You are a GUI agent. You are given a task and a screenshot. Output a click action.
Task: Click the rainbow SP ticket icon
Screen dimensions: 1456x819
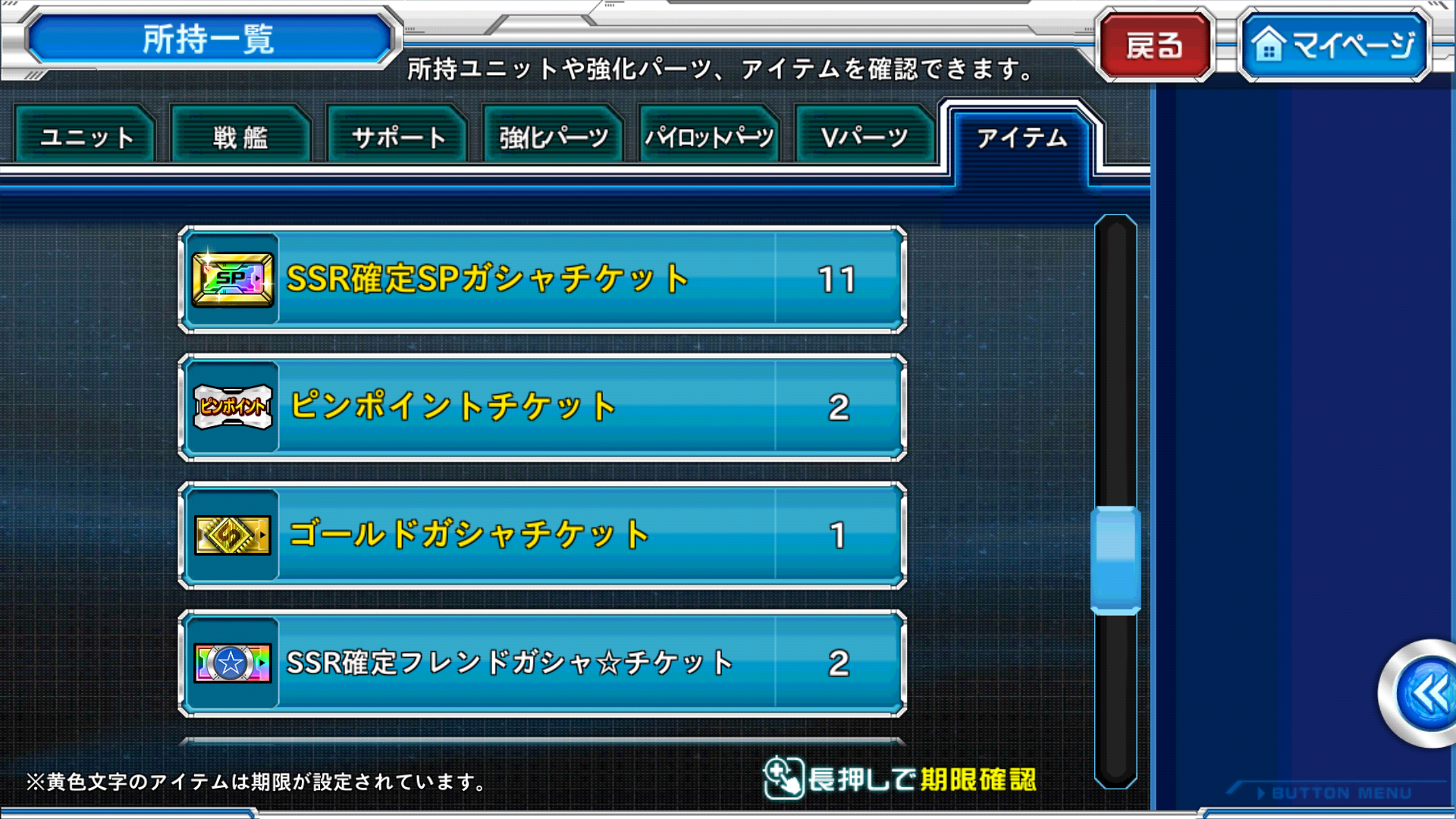233,280
